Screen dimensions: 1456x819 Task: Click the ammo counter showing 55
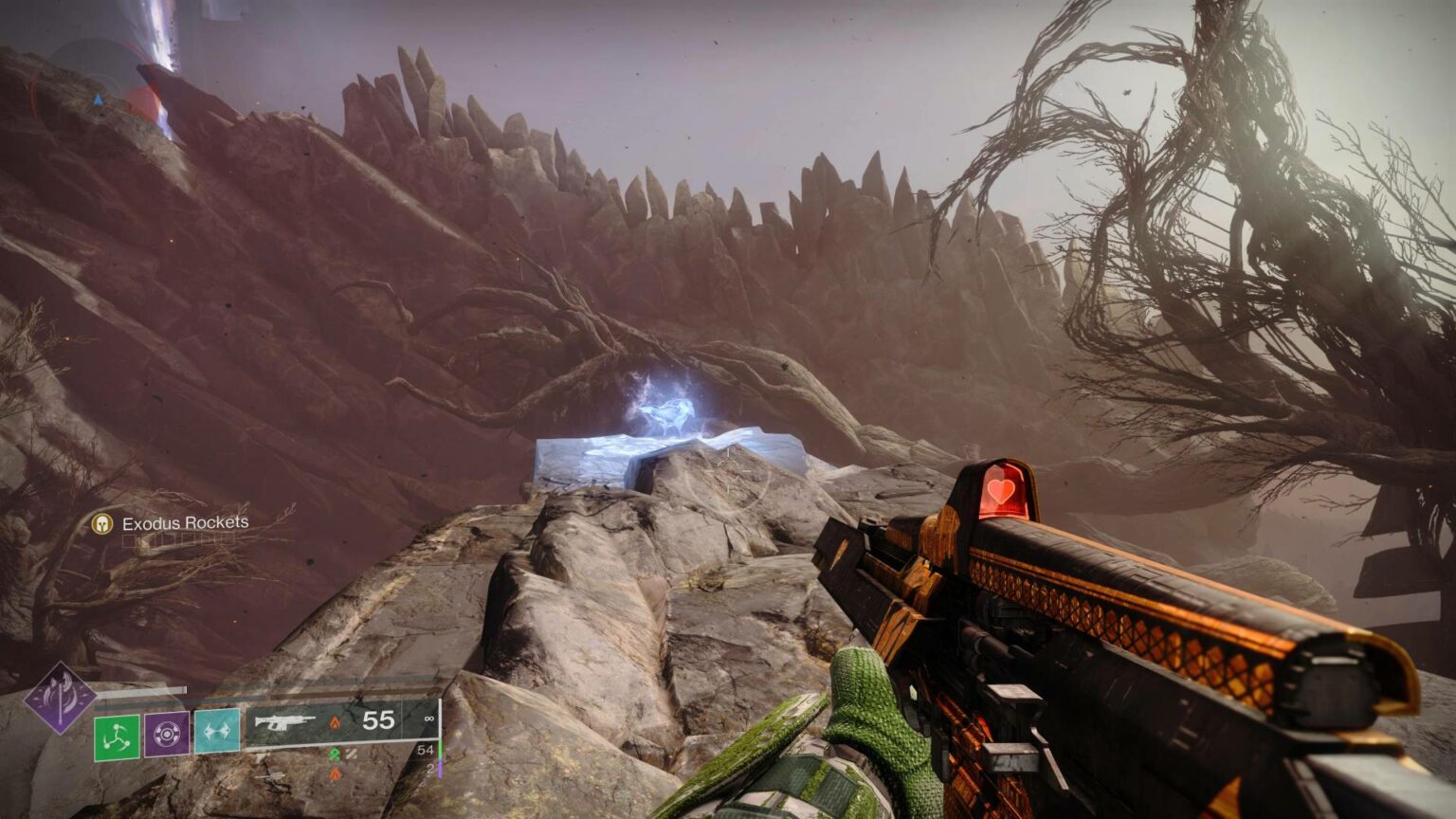tap(377, 719)
